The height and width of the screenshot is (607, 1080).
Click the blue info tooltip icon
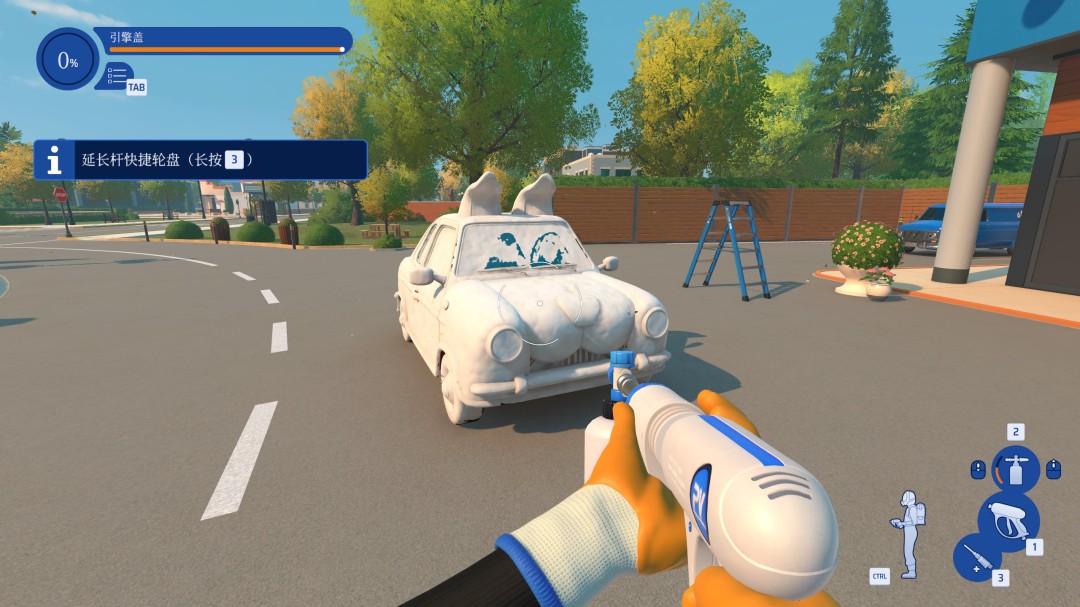pyautogui.click(x=56, y=160)
